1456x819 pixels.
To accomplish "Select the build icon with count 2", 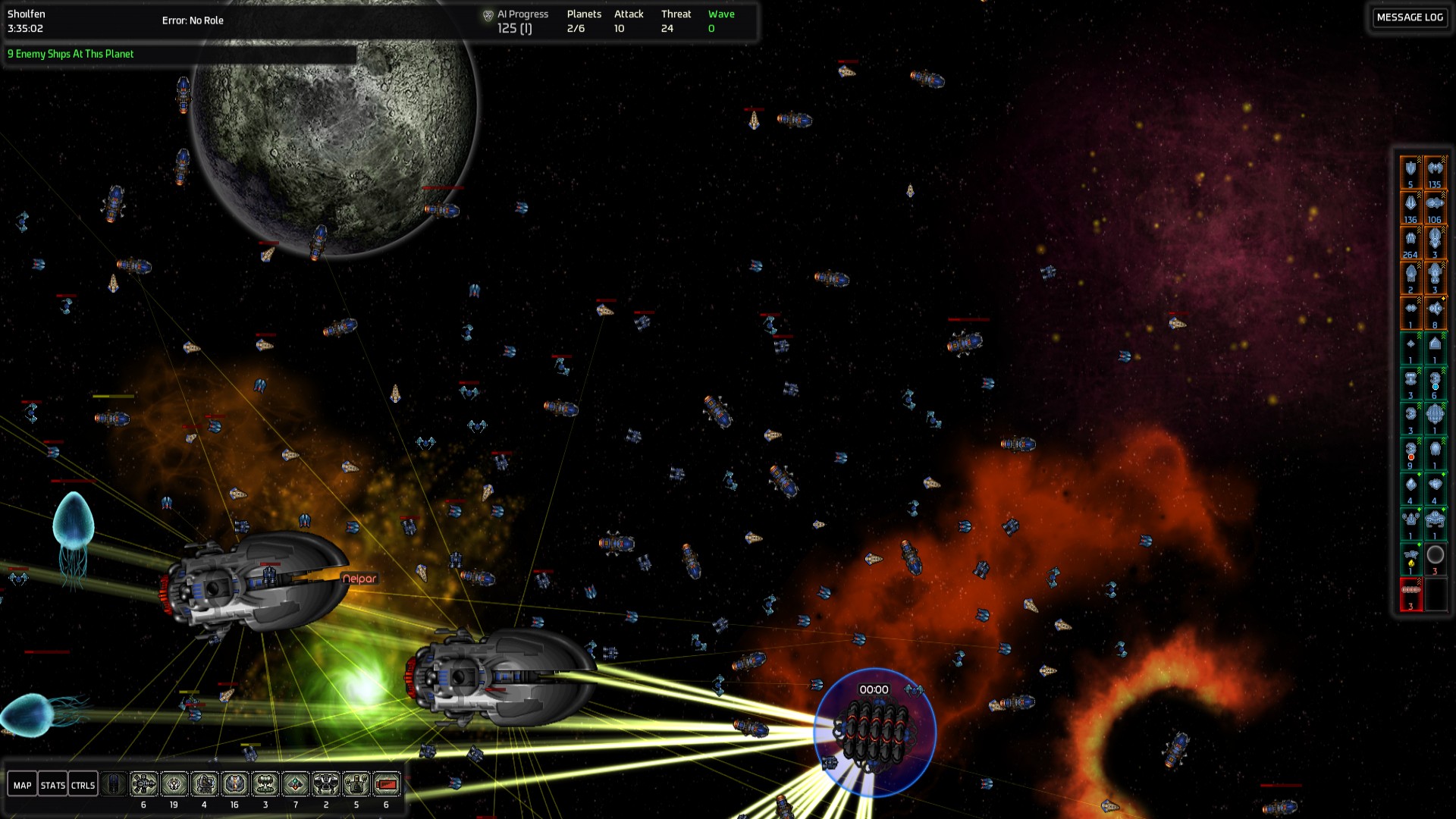I will tap(326, 783).
